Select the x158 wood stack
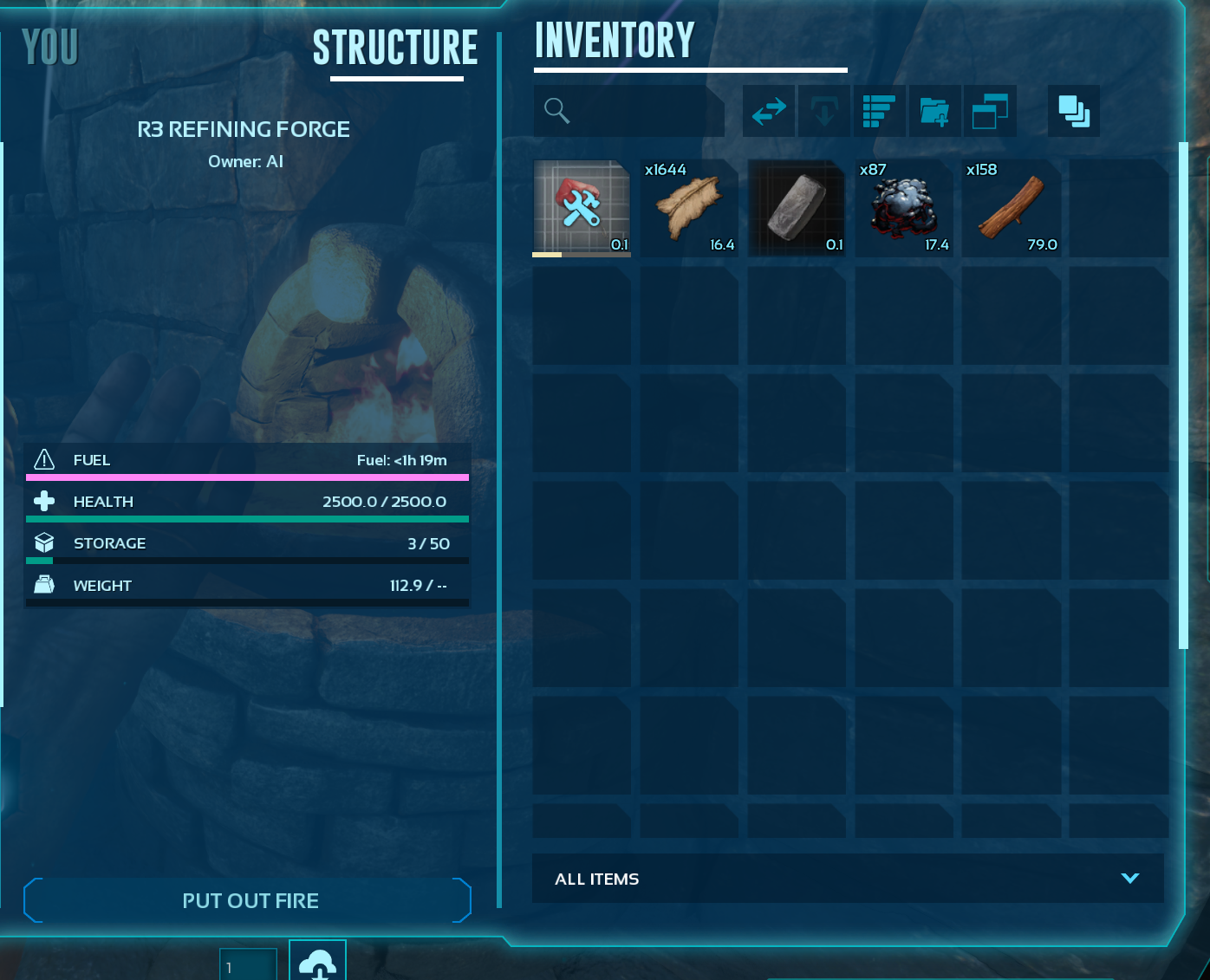The image size is (1210, 980). coord(1012,208)
